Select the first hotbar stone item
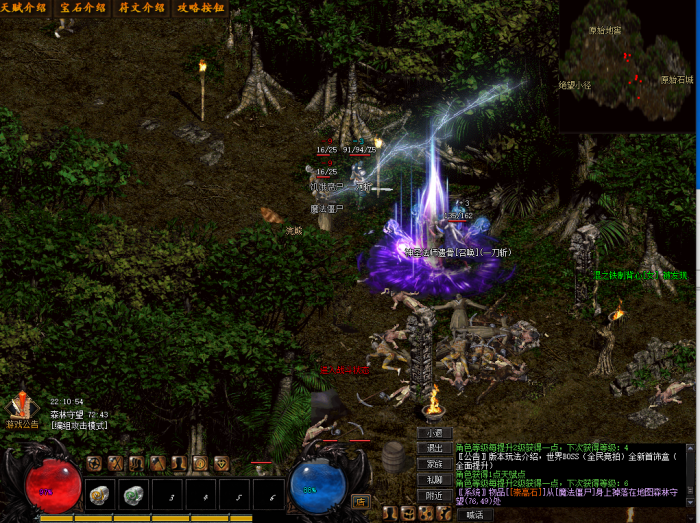 point(98,493)
